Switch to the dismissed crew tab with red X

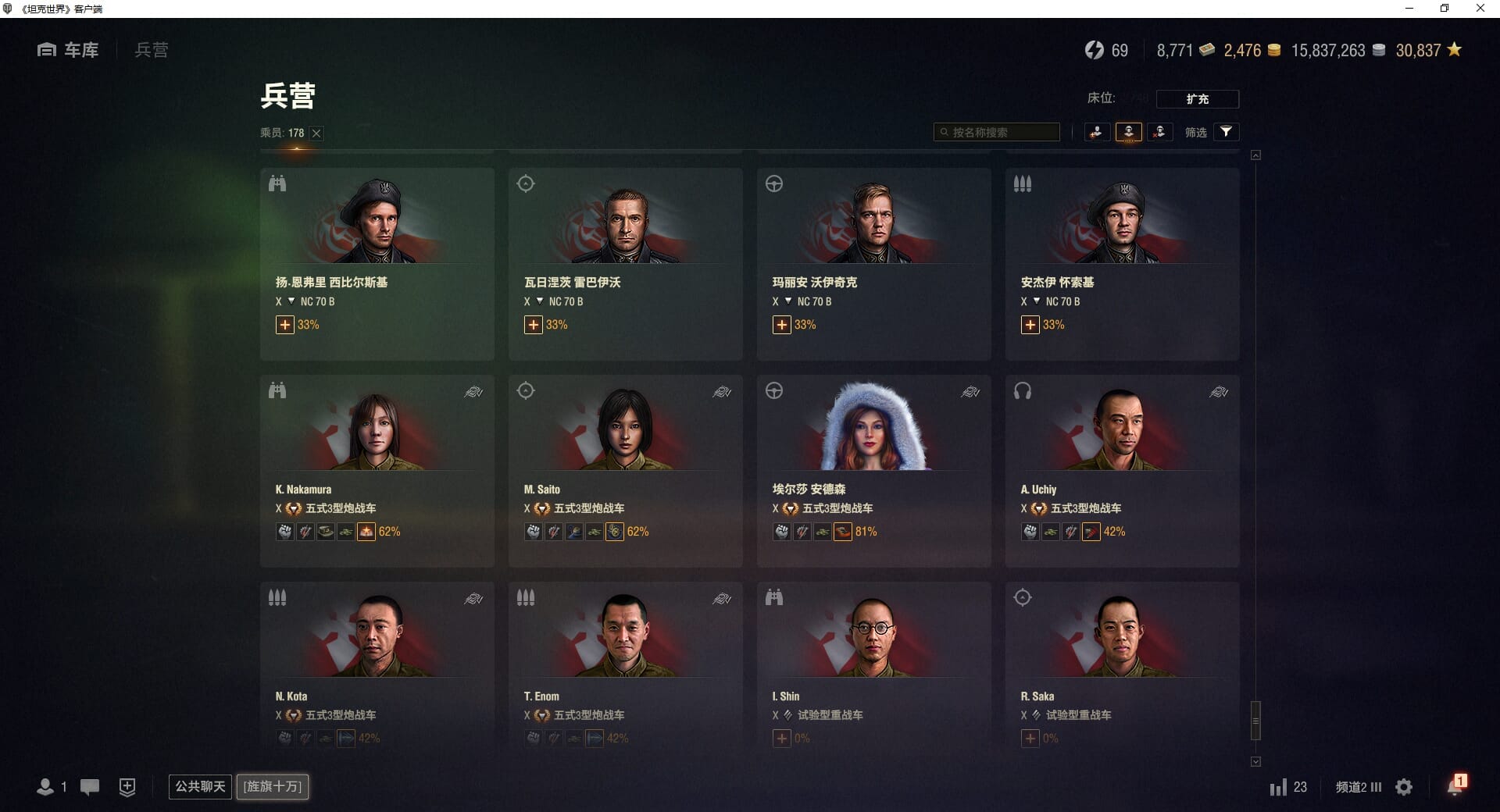click(1159, 132)
